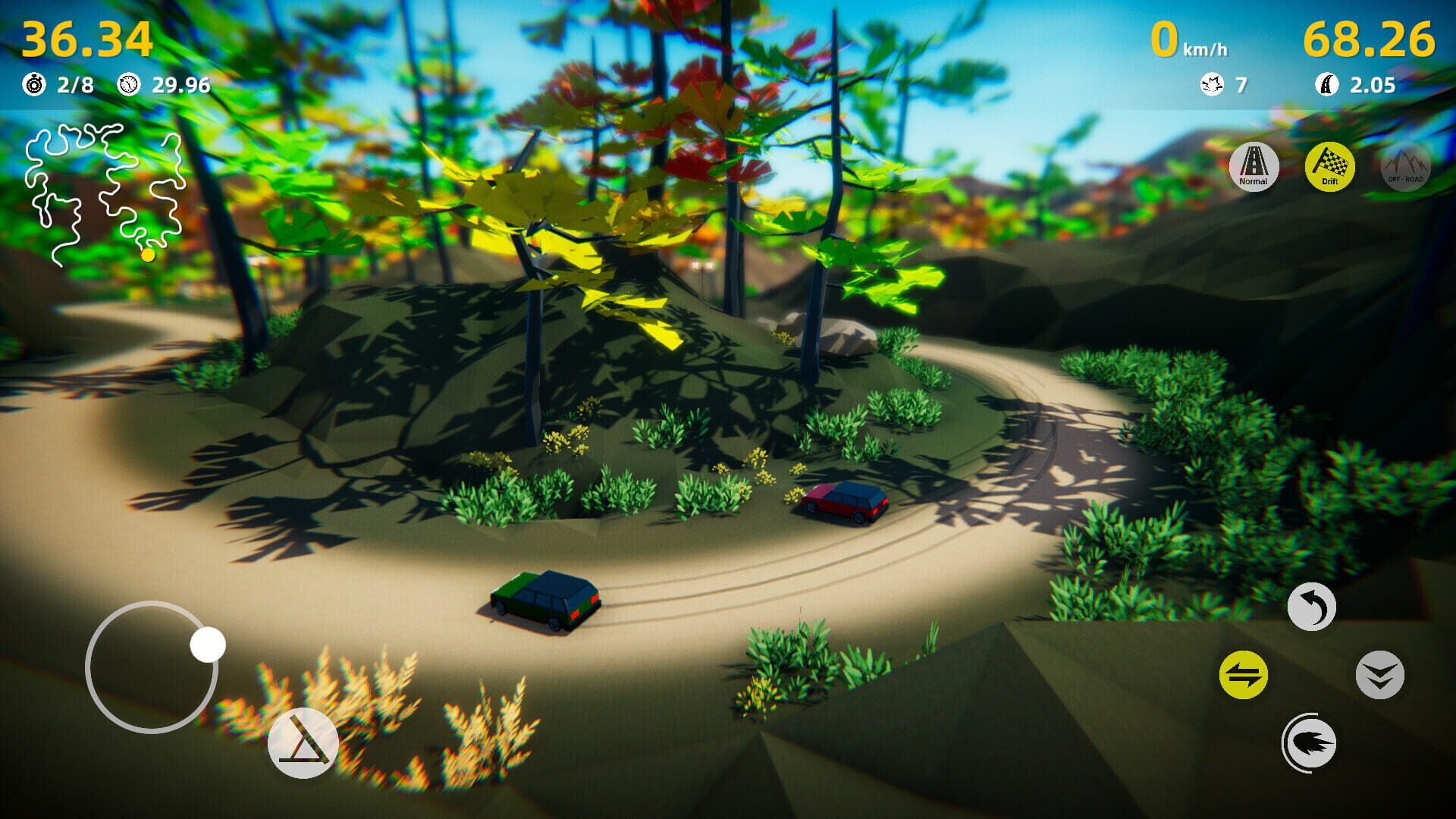Click the boost flame icon
This screenshot has width=1456, height=819.
pyautogui.click(x=1311, y=743)
